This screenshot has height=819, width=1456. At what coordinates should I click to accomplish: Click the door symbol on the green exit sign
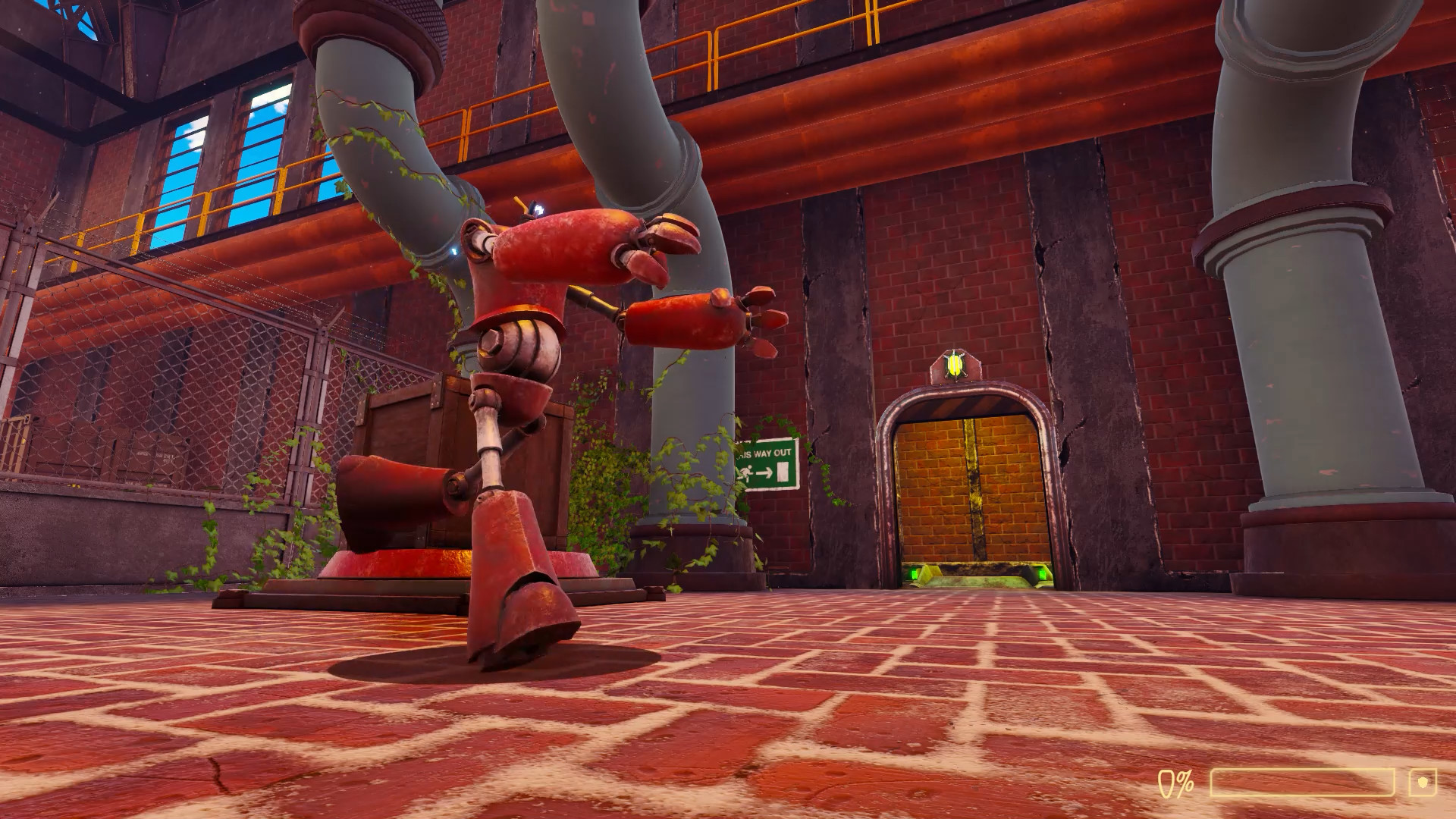tap(783, 472)
